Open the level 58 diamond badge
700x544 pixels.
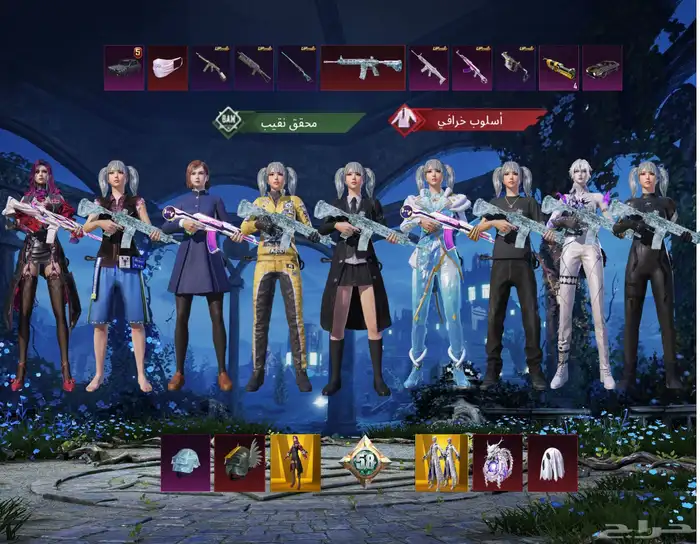pyautogui.click(x=365, y=462)
